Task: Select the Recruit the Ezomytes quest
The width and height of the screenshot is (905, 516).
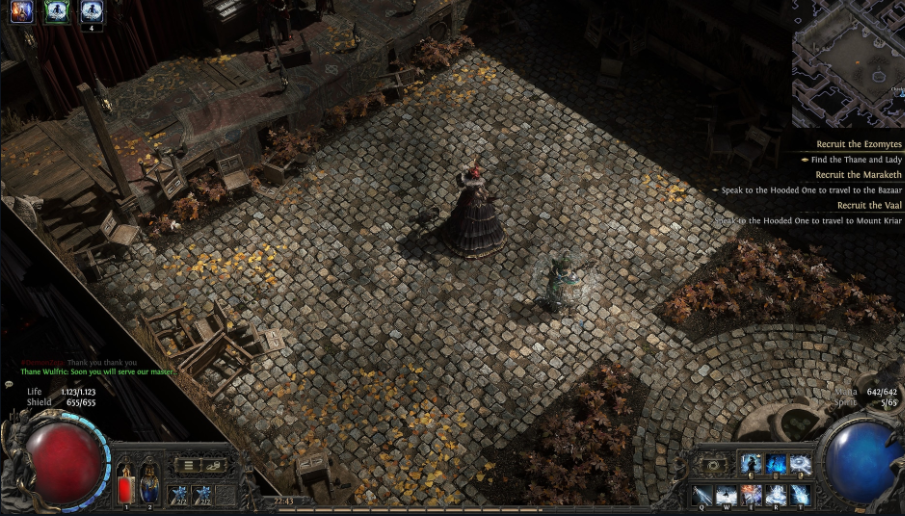Action: tap(859, 145)
